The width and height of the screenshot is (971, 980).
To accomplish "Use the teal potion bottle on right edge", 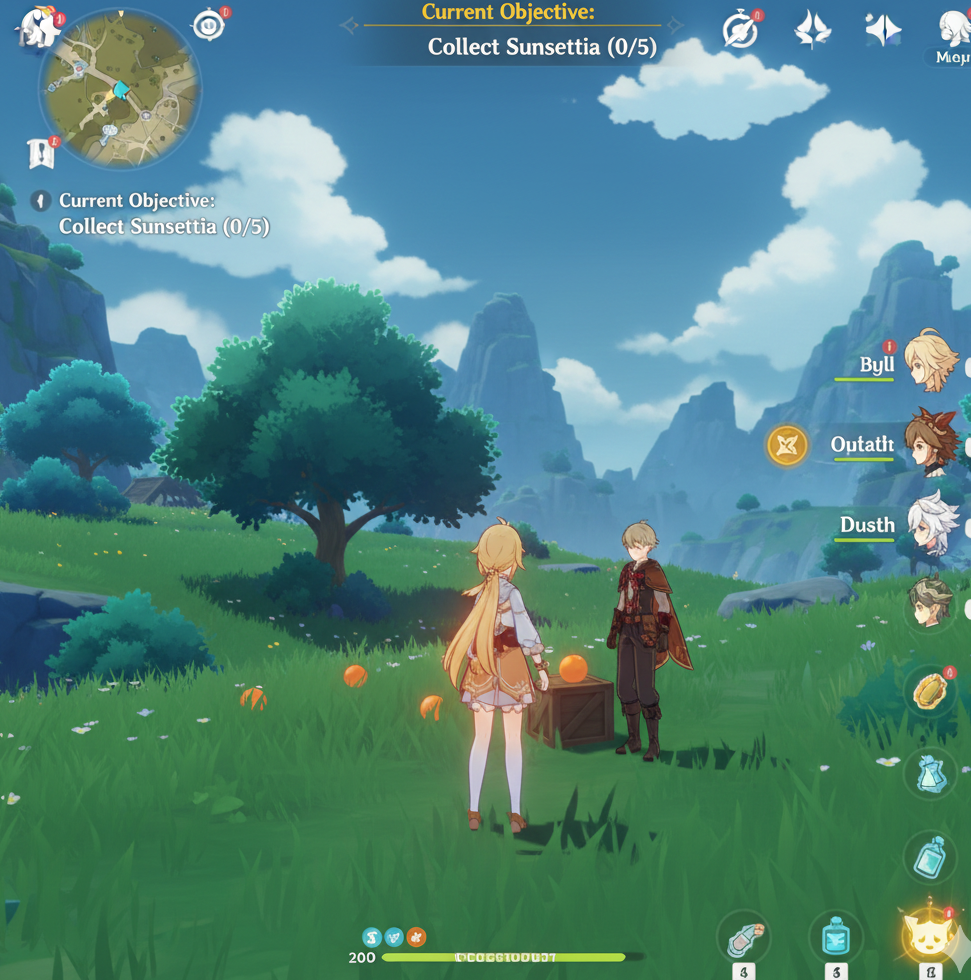I will [930, 856].
